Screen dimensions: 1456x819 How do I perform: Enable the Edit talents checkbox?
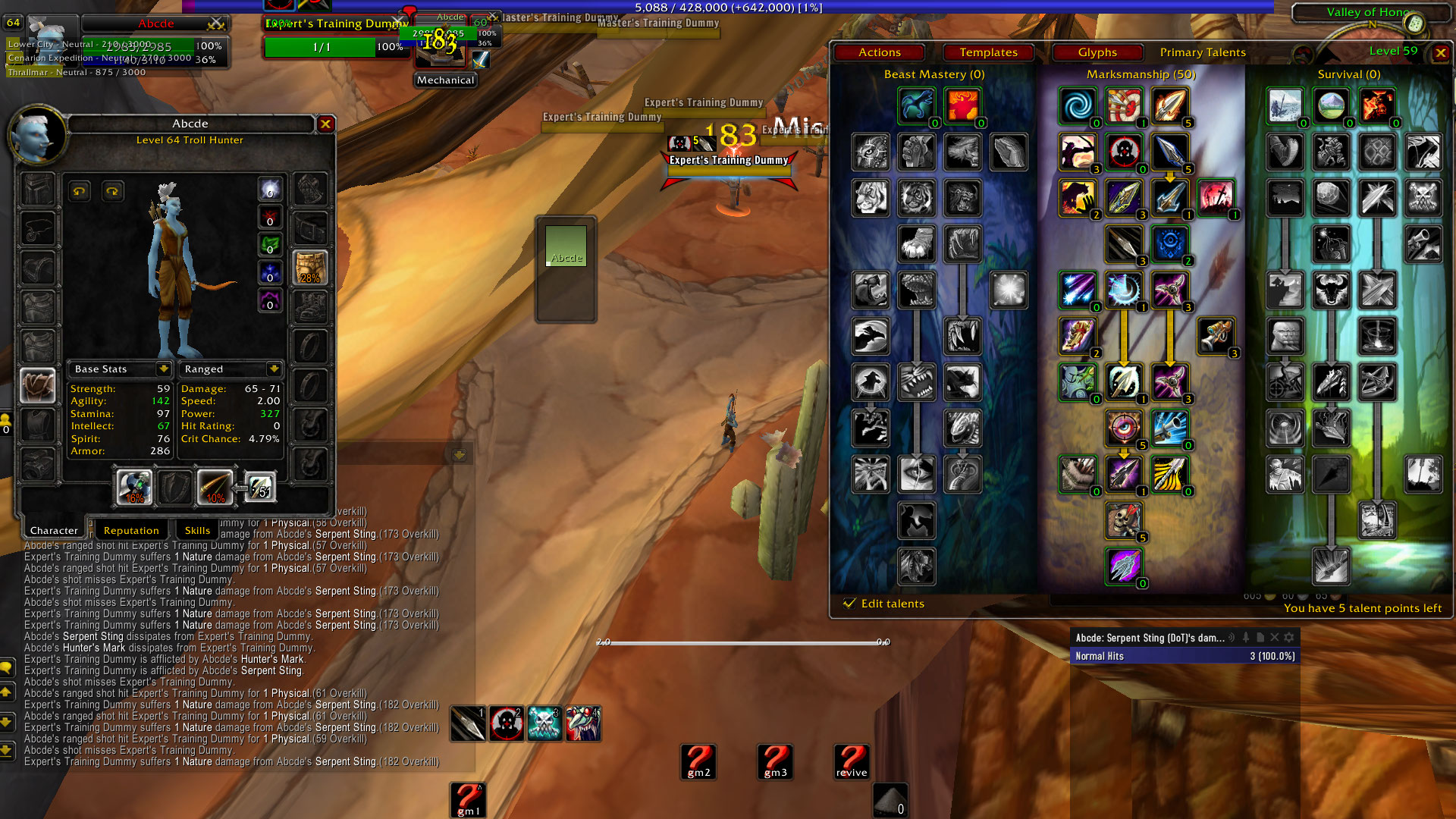850,603
